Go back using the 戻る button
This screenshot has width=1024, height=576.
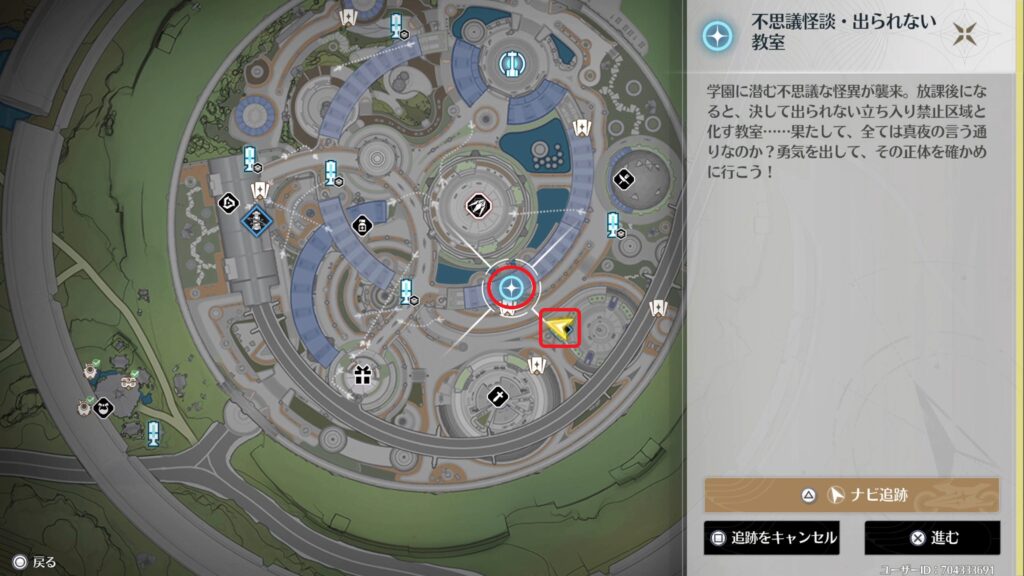click(x=35, y=562)
